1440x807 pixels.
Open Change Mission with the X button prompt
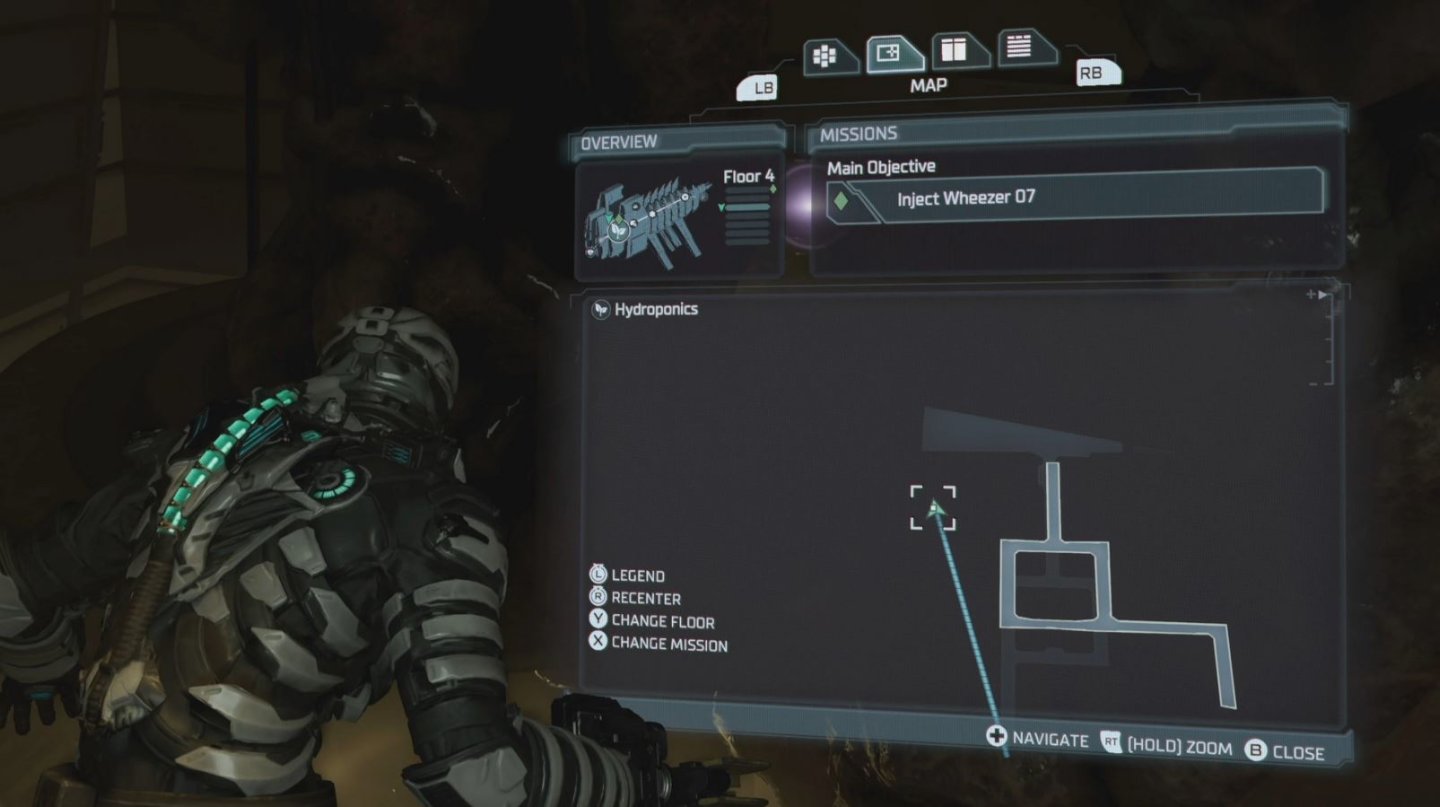(x=599, y=644)
